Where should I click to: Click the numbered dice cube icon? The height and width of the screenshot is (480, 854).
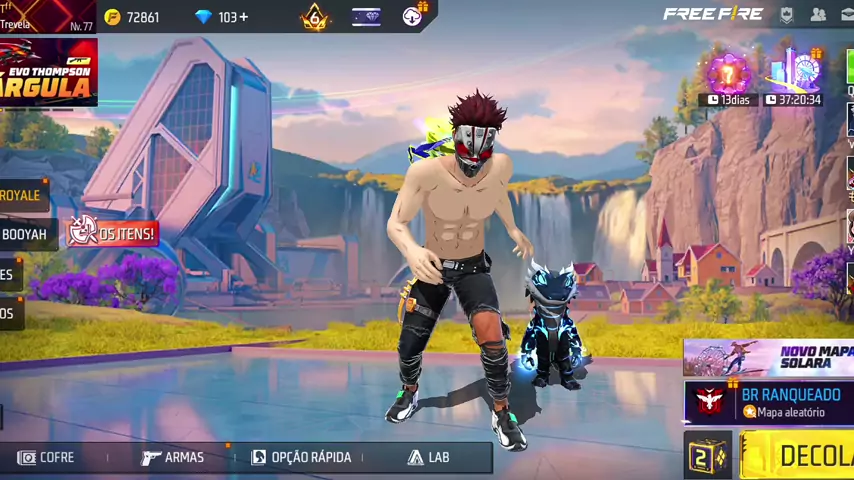(707, 455)
